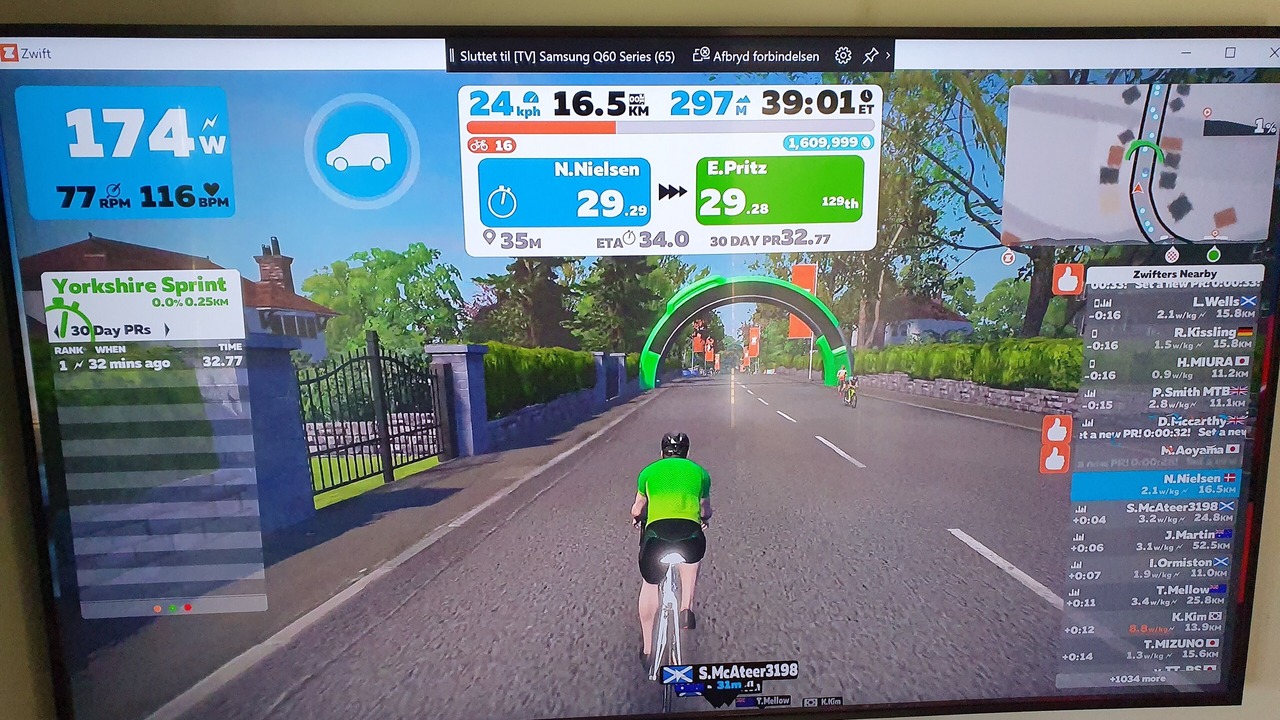Expand the +1034 more riders entry
The image size is (1280, 720).
click(1137, 679)
